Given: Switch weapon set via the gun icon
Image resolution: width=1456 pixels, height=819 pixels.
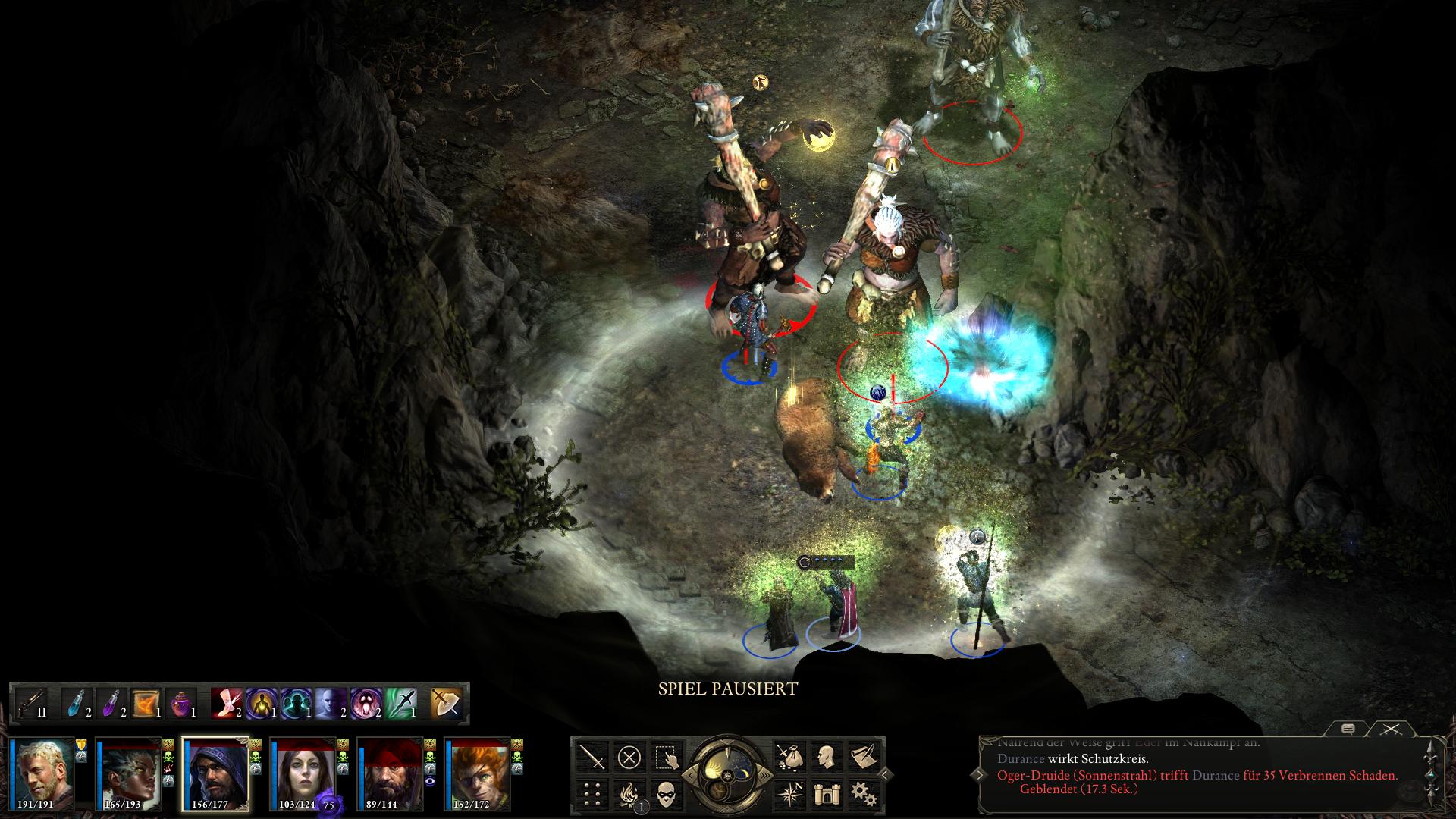Looking at the screenshot, I should [32, 703].
